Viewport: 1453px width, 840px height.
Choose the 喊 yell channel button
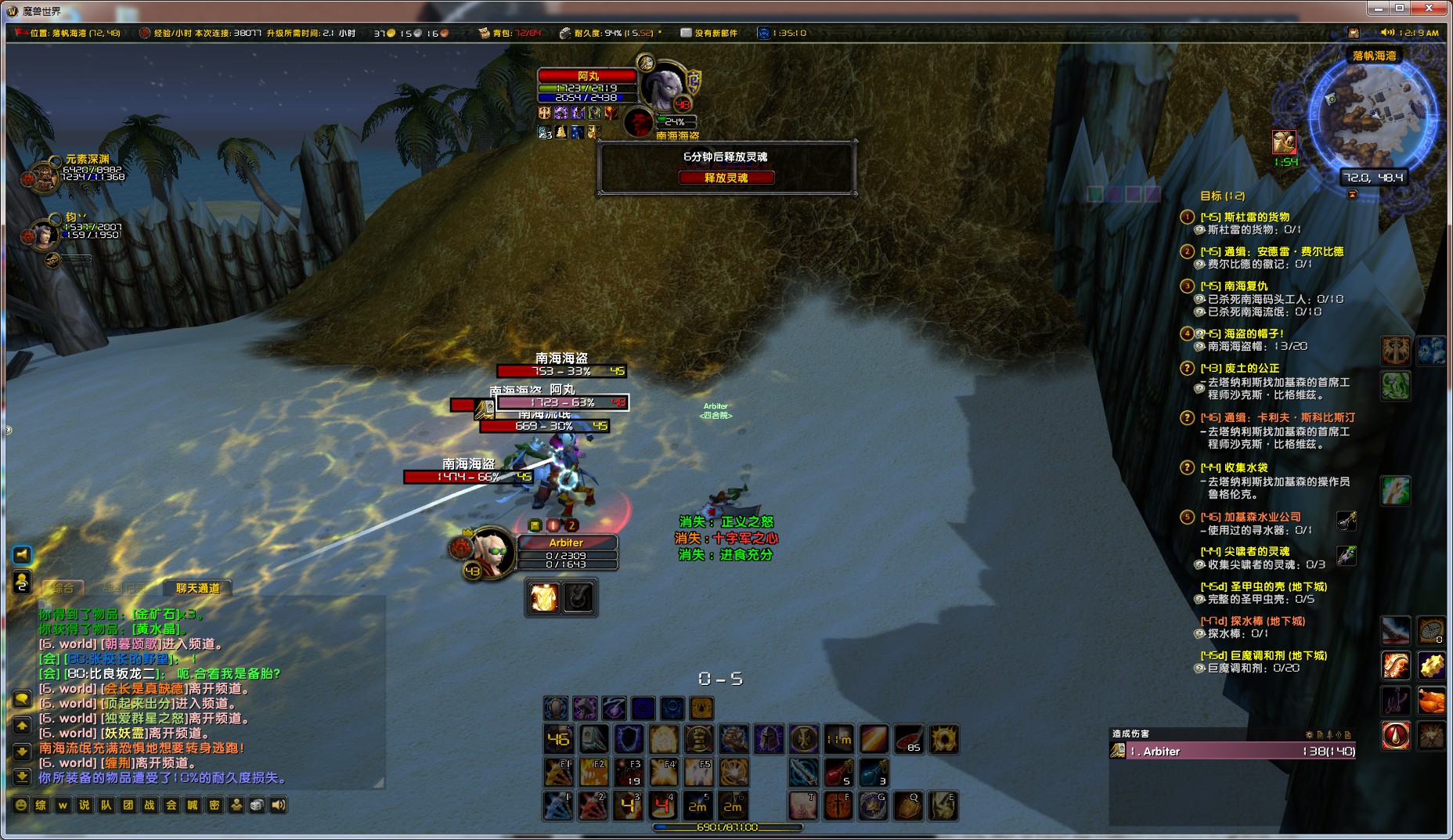(x=193, y=805)
